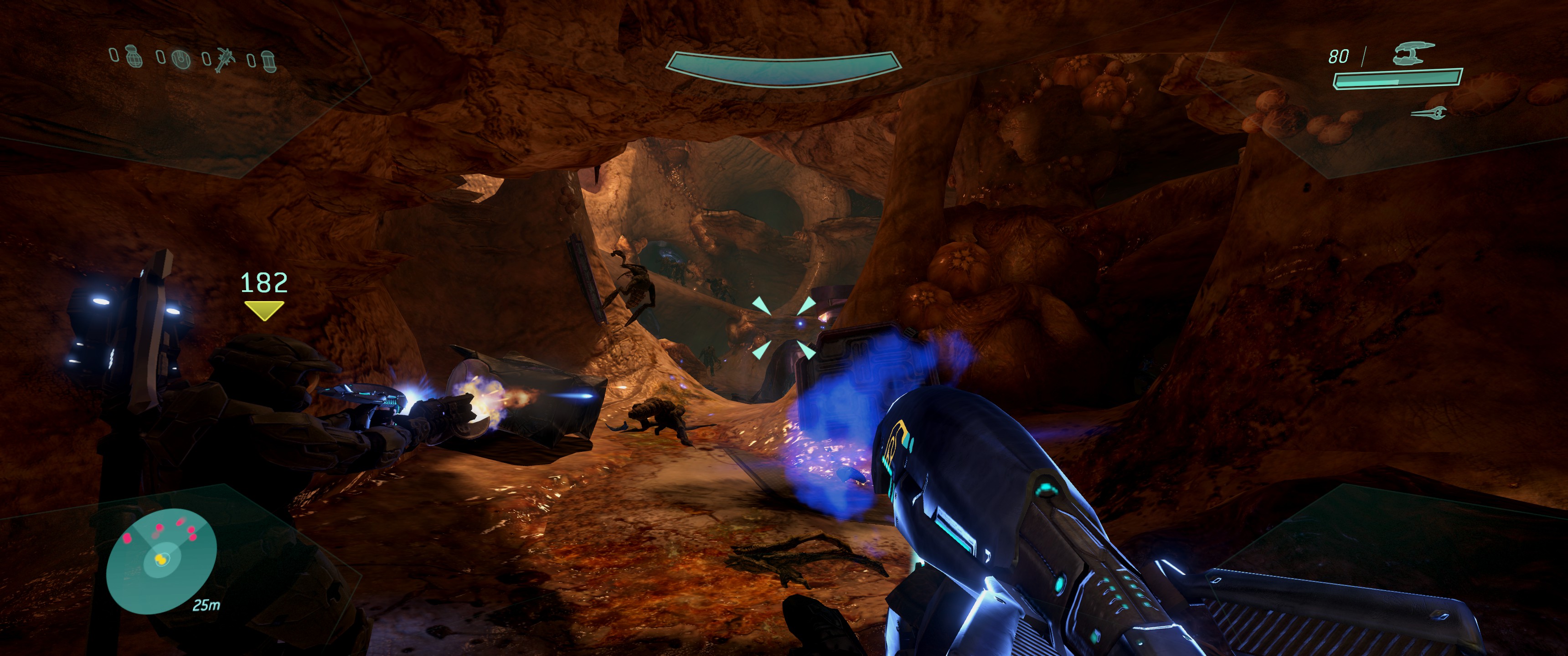This screenshot has height=656, width=1568.
Task: Click the circular motion tracker radar
Action: 161,560
